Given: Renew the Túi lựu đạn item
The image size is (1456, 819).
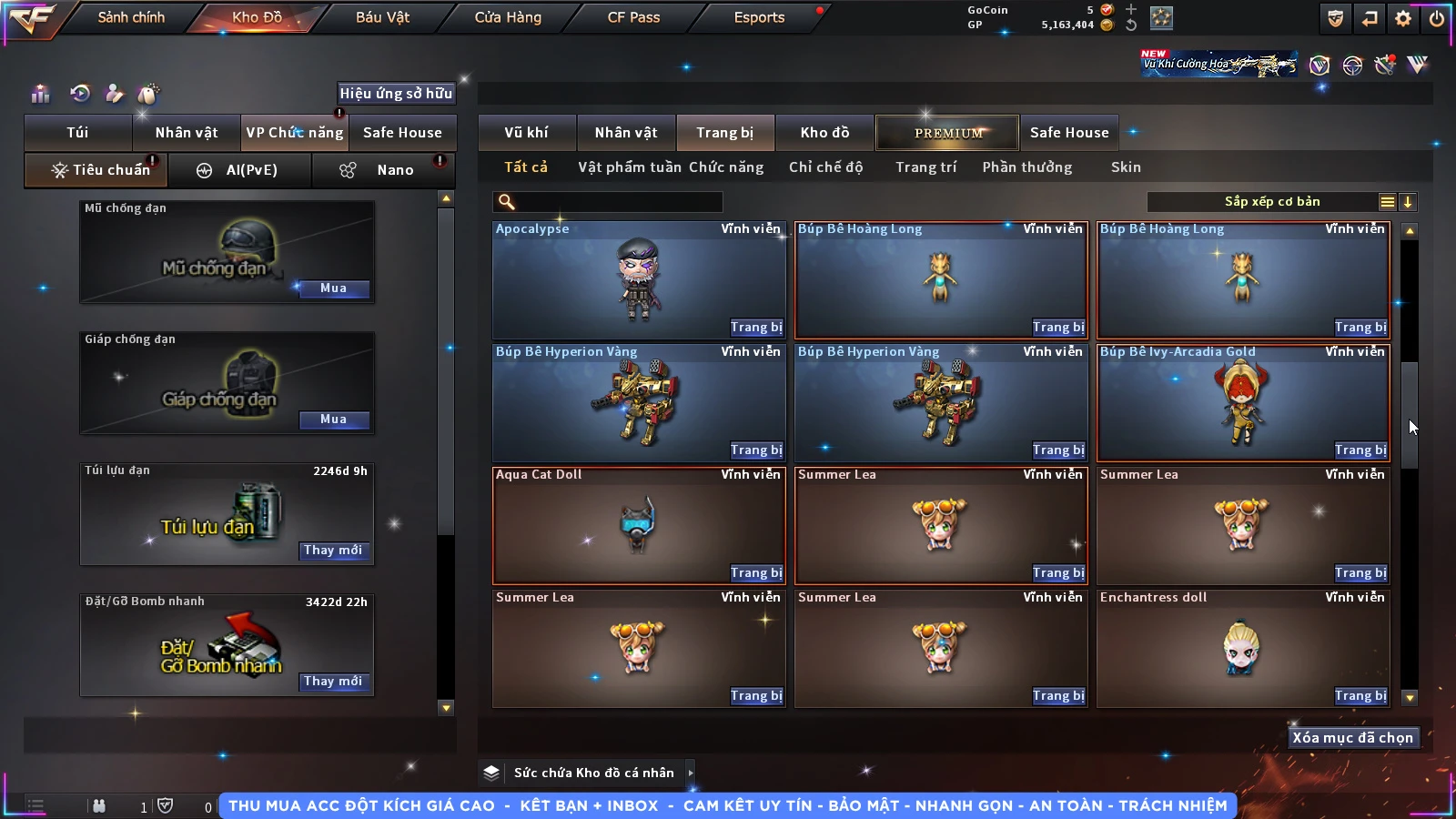Looking at the screenshot, I should coord(333,551).
